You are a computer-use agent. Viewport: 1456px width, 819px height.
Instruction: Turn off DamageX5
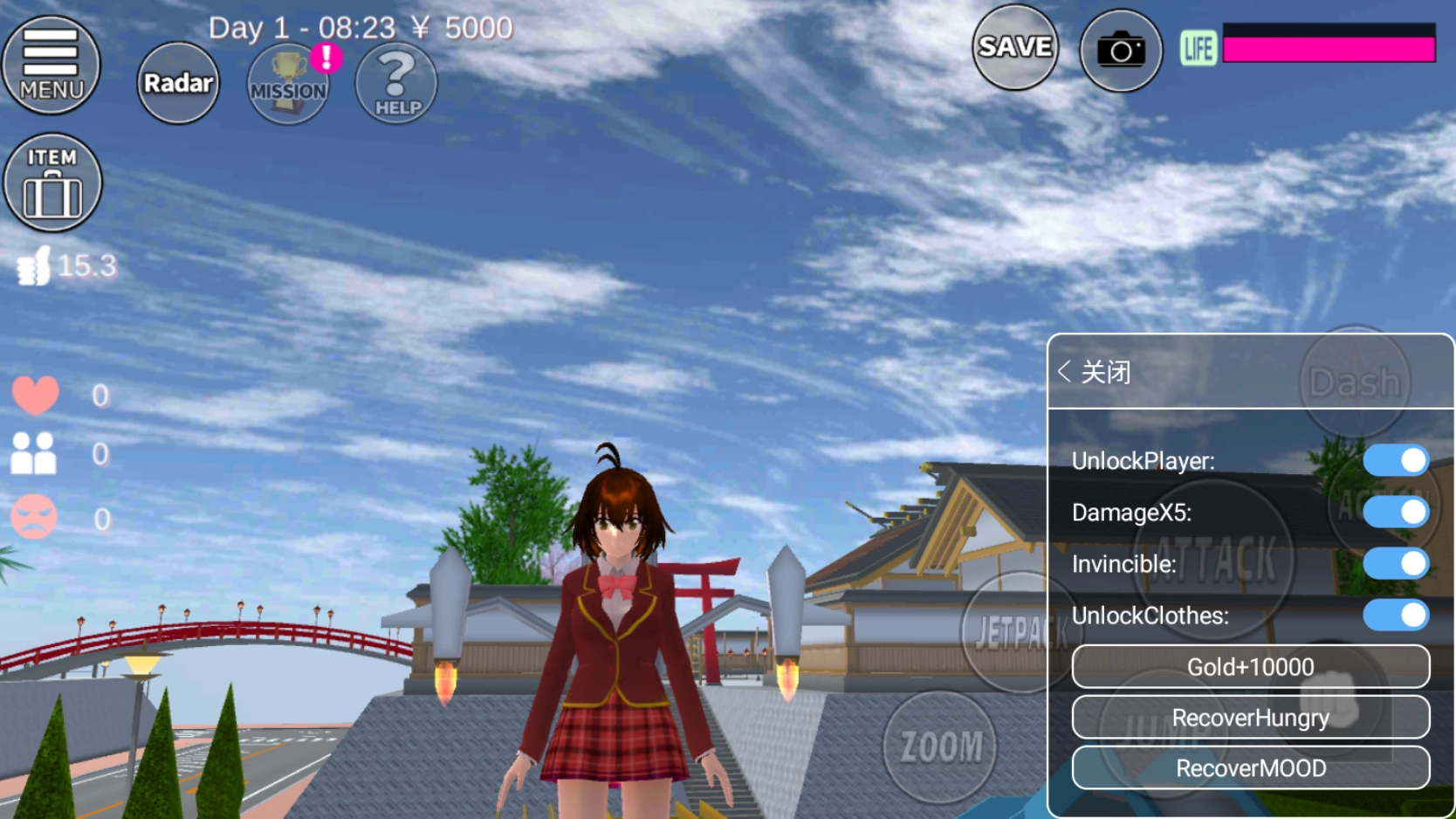click(x=1397, y=512)
